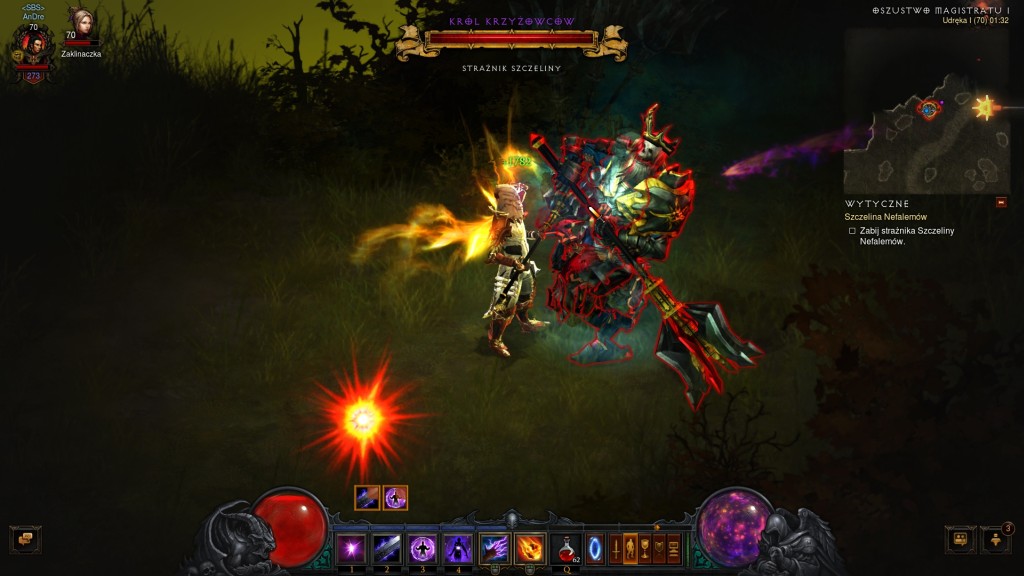Image resolution: width=1024 pixels, height=576 pixels.
Task: Open the goblet icon menu button
Action: click(645, 549)
